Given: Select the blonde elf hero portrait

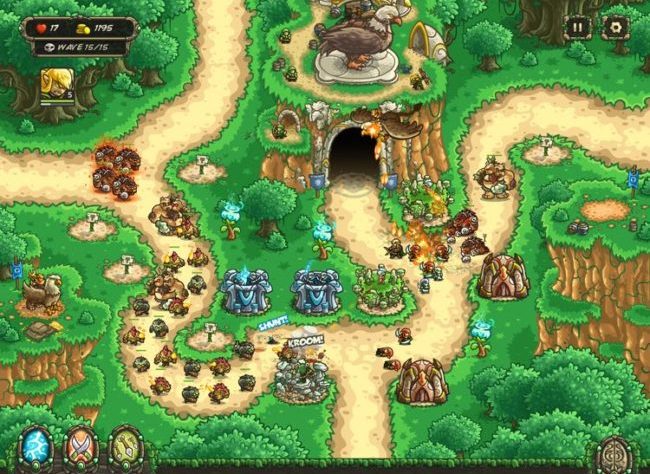Looking at the screenshot, I should [54, 85].
